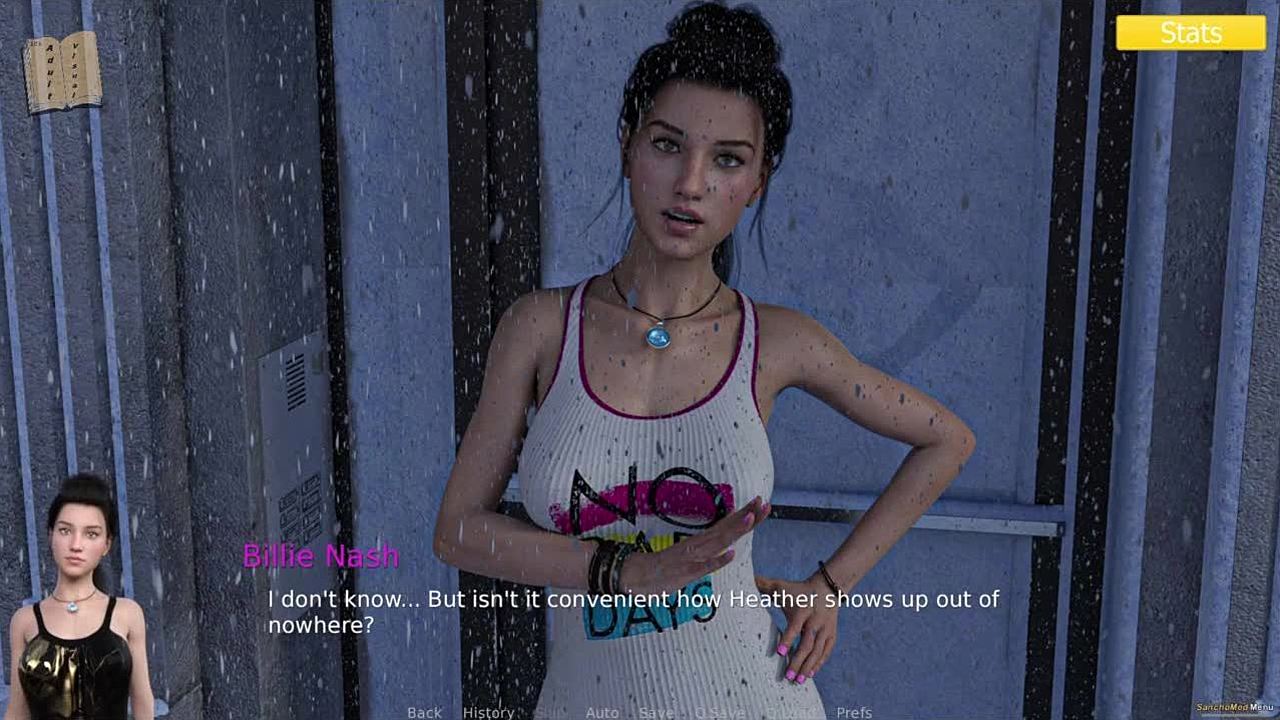Open the Save game screen

[x=656, y=712]
